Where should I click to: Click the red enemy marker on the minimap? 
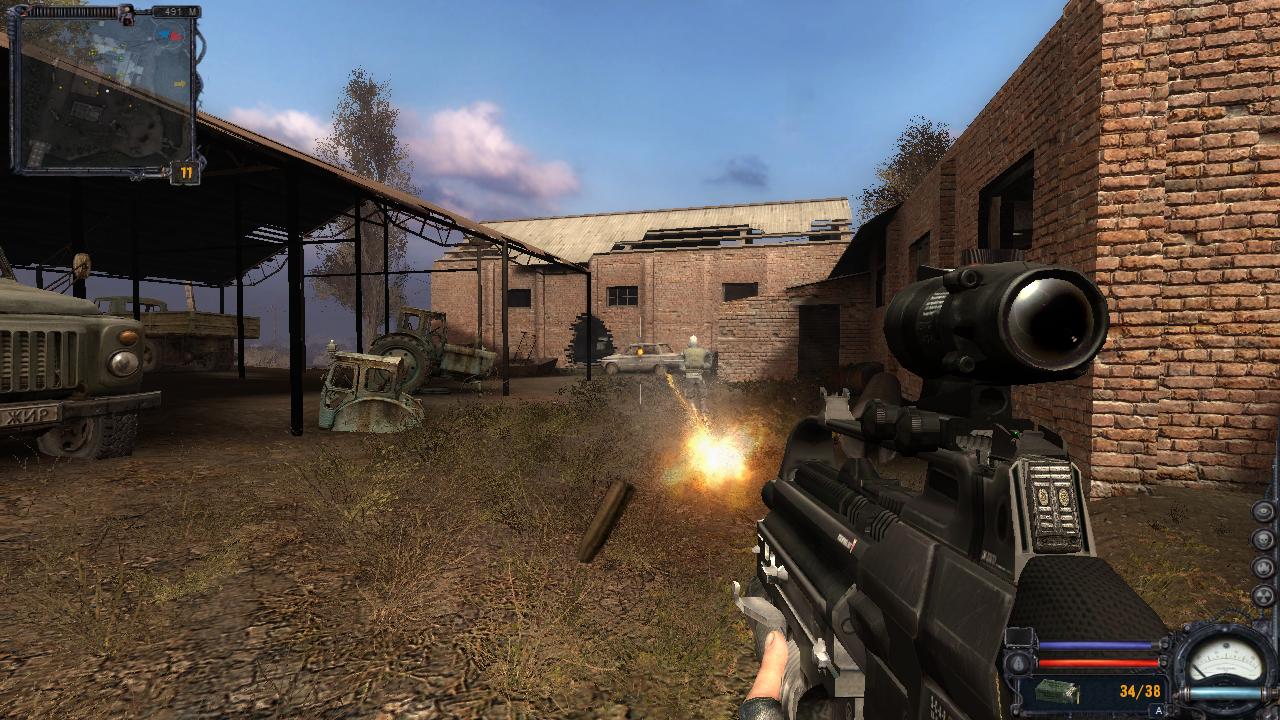(x=176, y=35)
